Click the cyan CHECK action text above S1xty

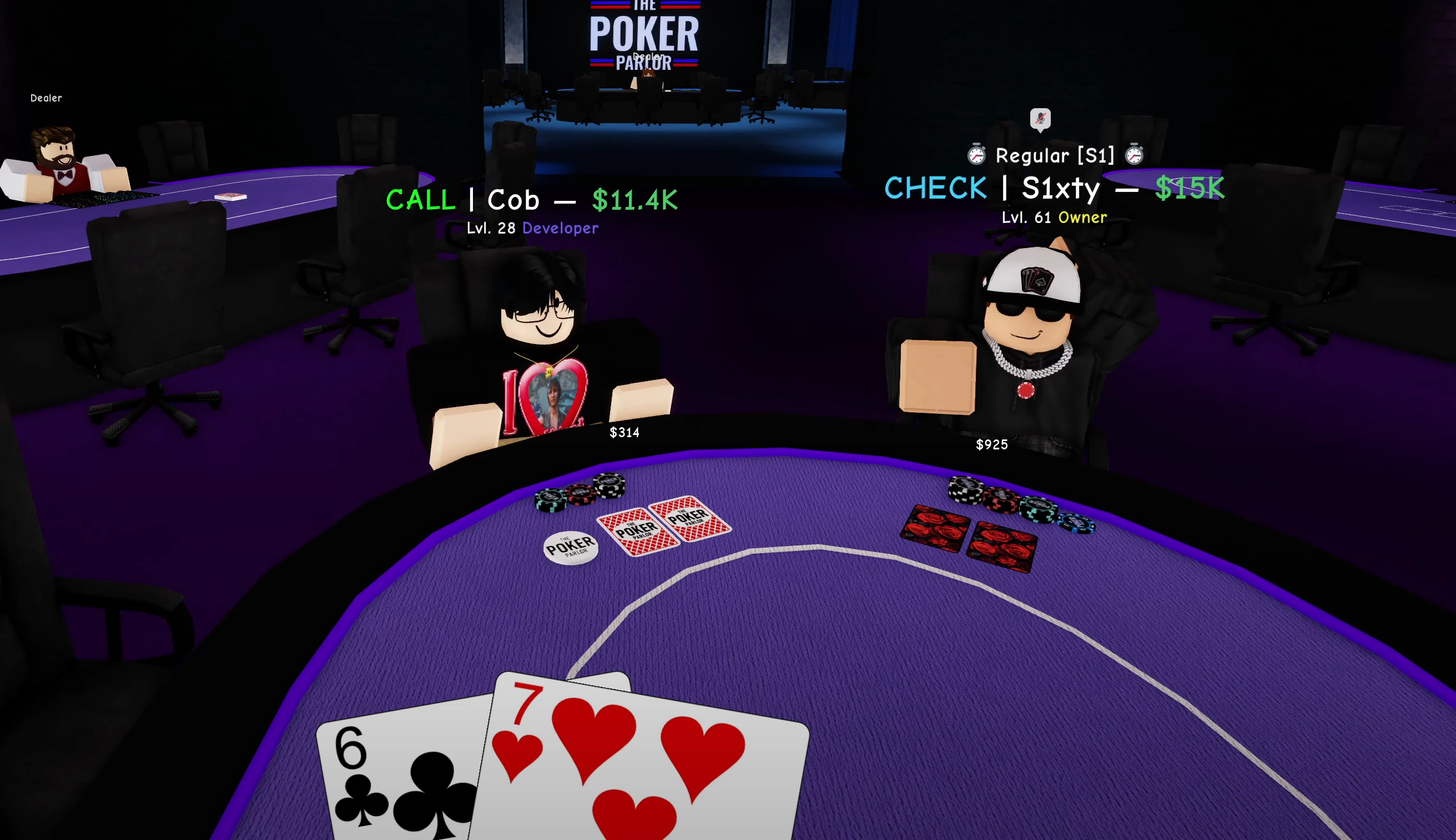pos(935,188)
